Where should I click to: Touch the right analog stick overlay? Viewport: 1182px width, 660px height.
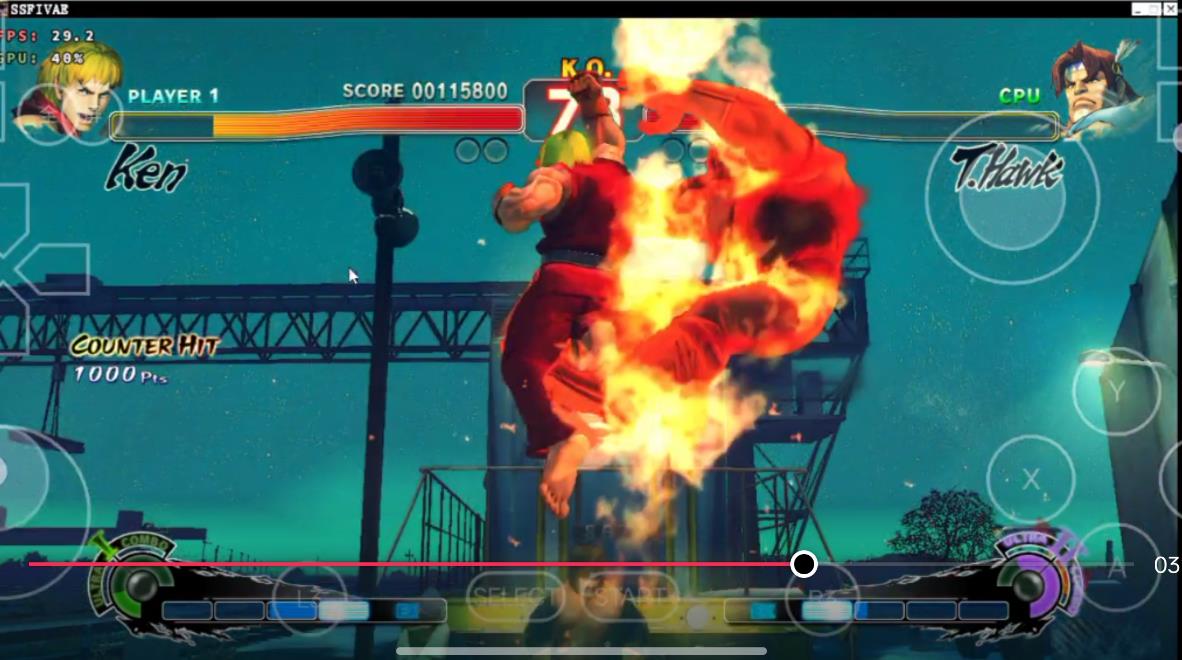click(x=1011, y=198)
